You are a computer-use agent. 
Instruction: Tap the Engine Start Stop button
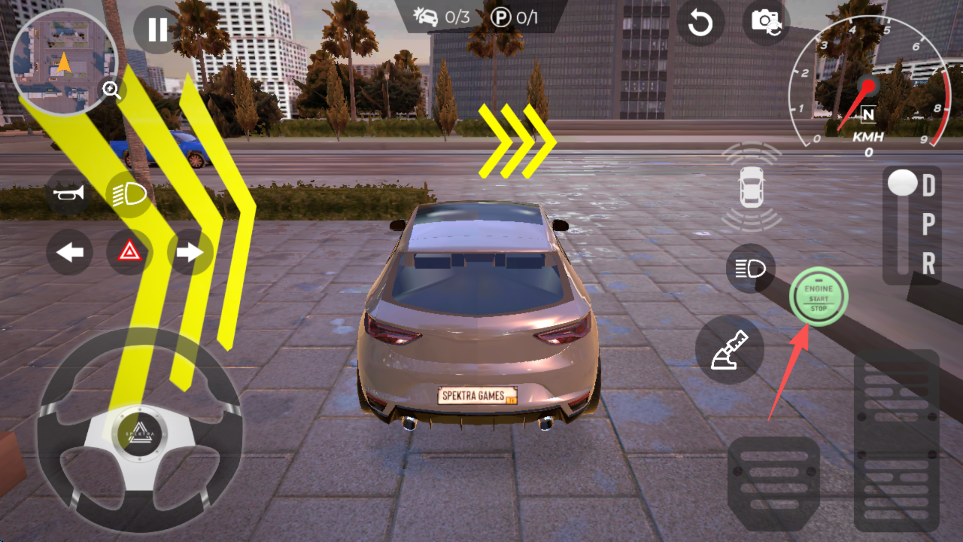pyautogui.click(x=819, y=296)
